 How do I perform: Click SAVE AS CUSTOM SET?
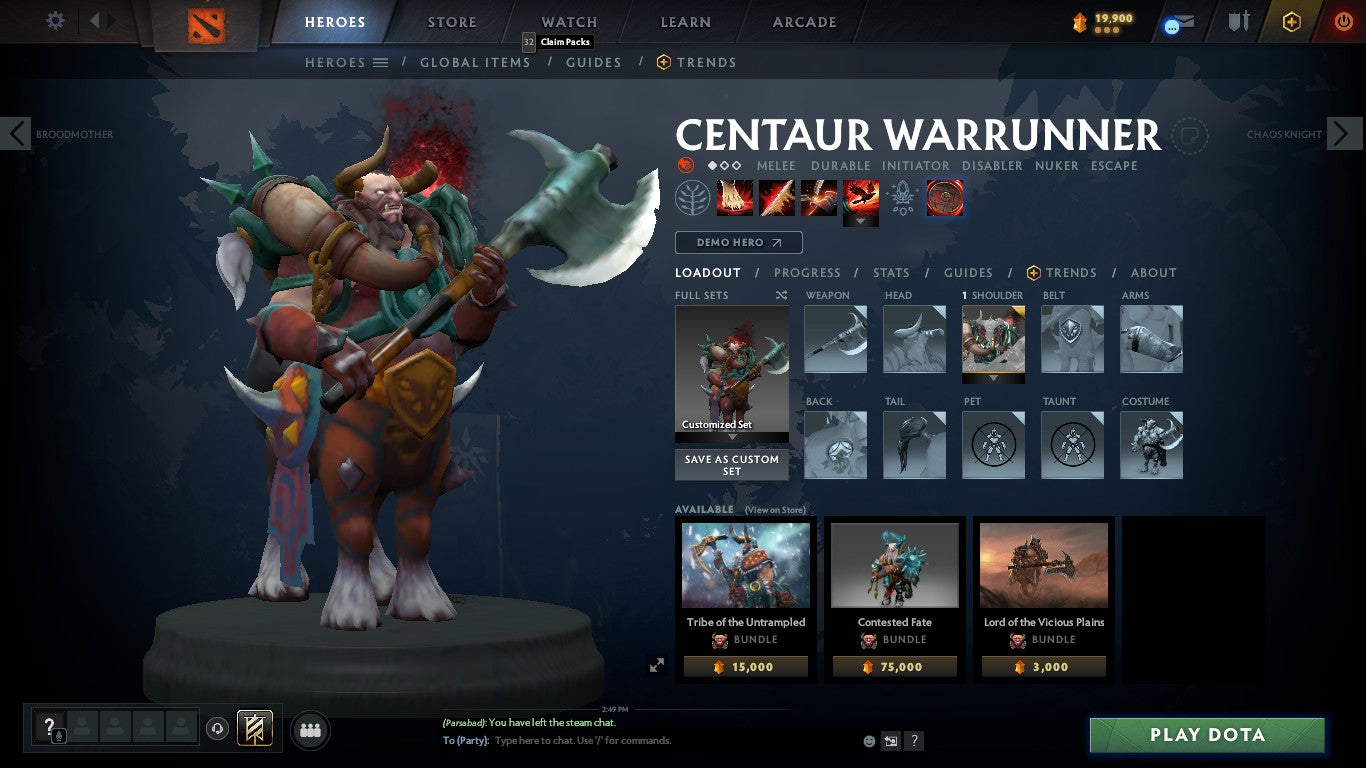tap(731, 465)
